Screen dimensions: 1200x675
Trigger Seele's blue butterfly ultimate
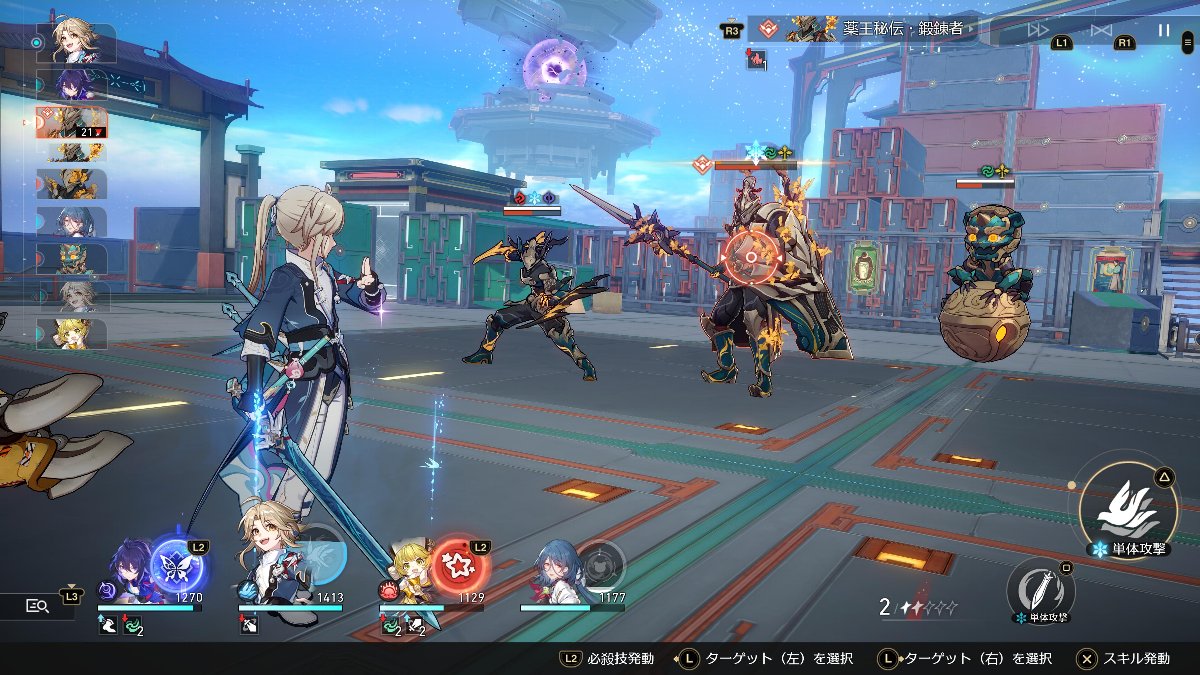click(x=177, y=566)
